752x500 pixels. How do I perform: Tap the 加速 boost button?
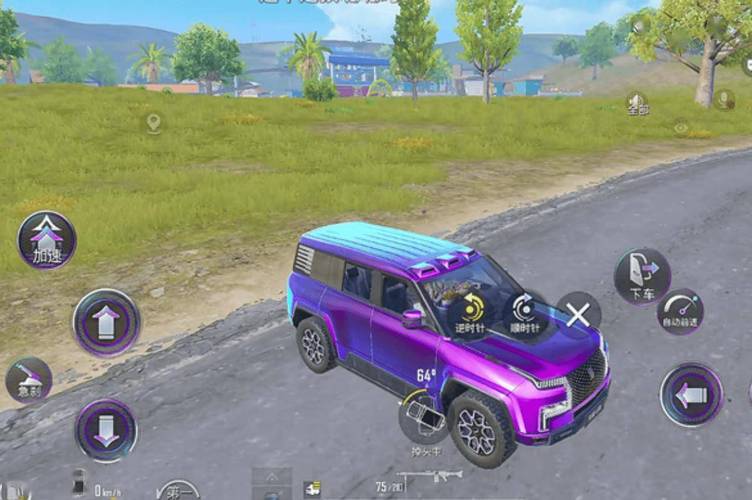coord(46,240)
